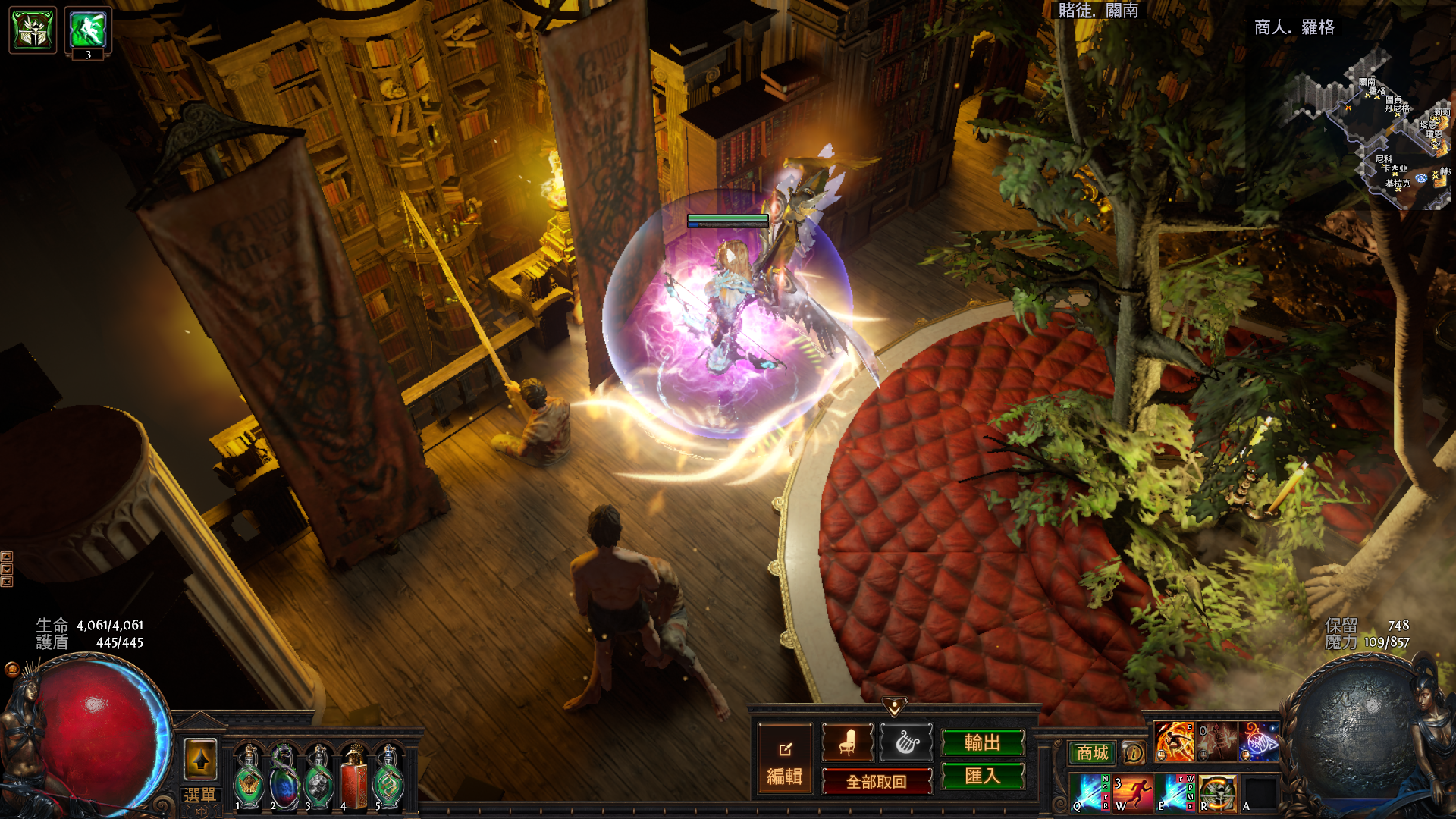Viewport: 1456px width, 819px height.
Task: Click the red 全部取回 reclaim-all button
Action: click(x=877, y=781)
